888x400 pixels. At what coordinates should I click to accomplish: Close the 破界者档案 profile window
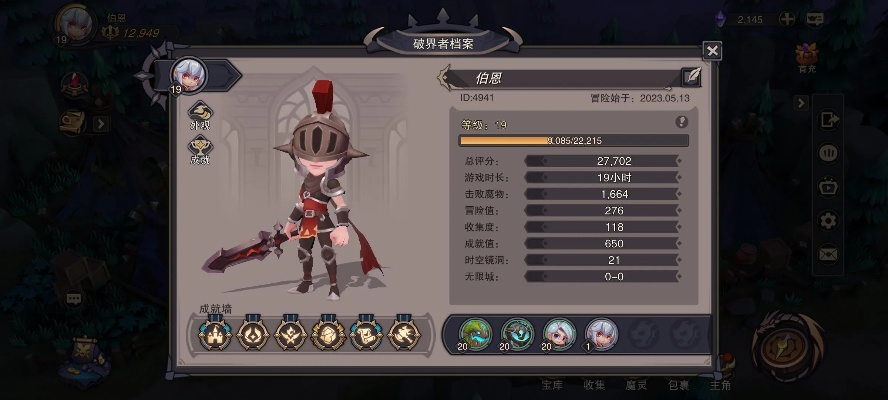pyautogui.click(x=712, y=51)
